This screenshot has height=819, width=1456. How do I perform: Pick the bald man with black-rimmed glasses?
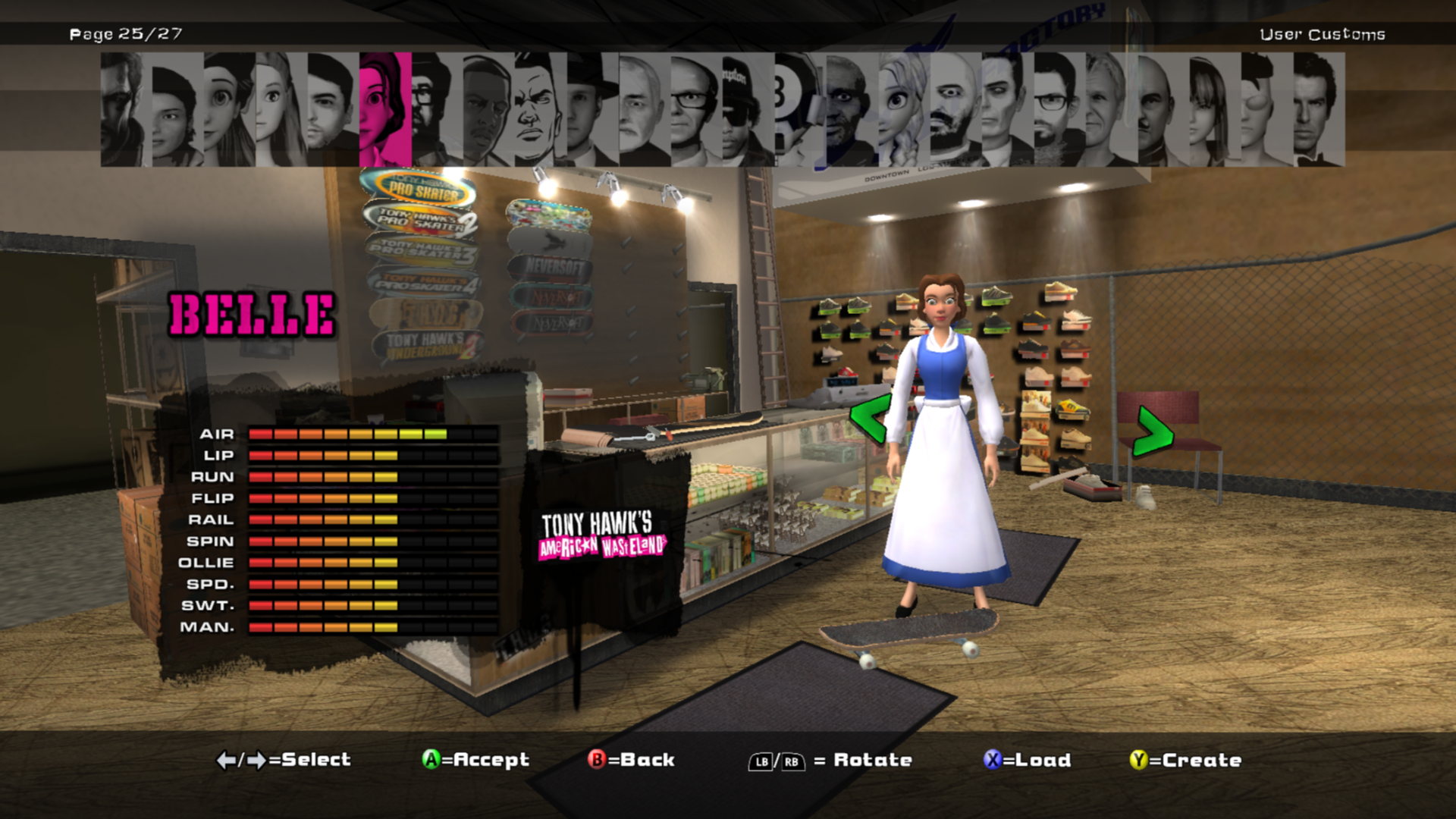pos(695,109)
